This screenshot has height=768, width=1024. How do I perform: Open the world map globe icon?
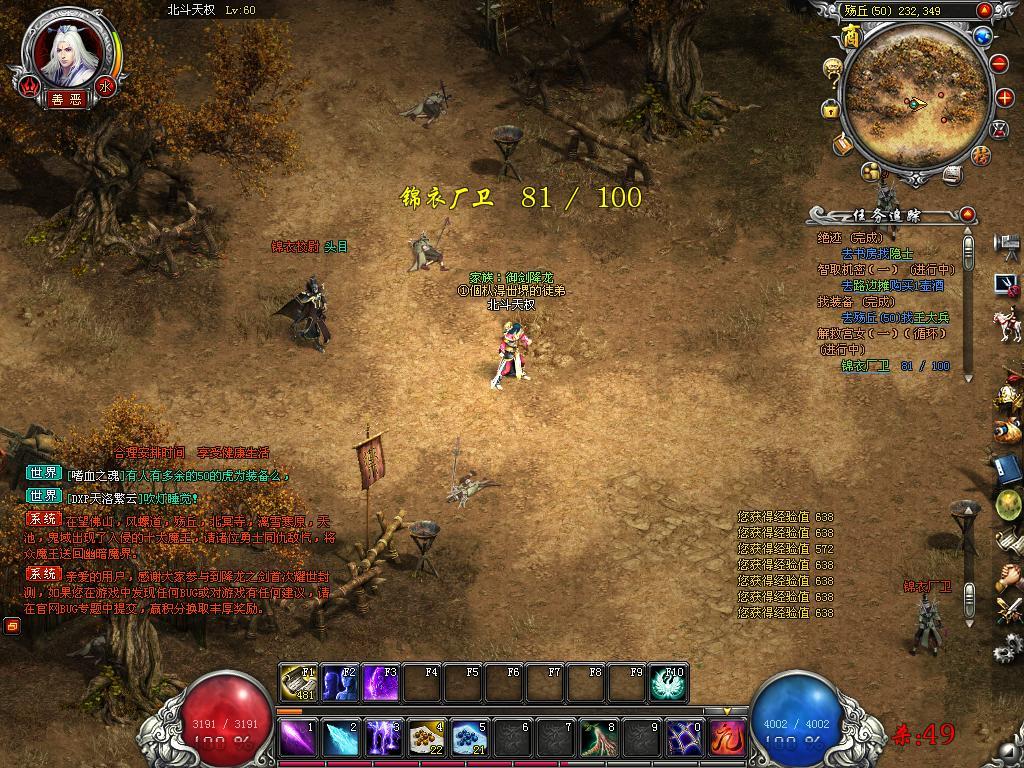click(982, 36)
